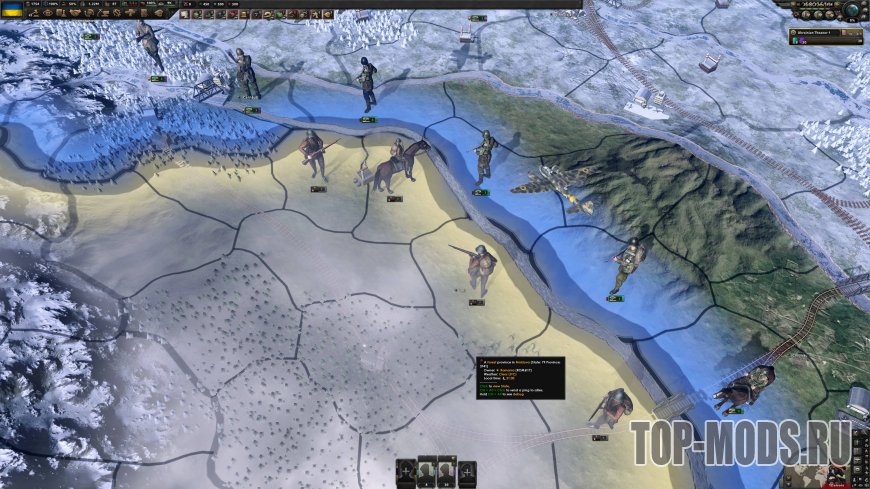Open the country overview via Ukraine flag

pyautogui.click(x=14, y=9)
